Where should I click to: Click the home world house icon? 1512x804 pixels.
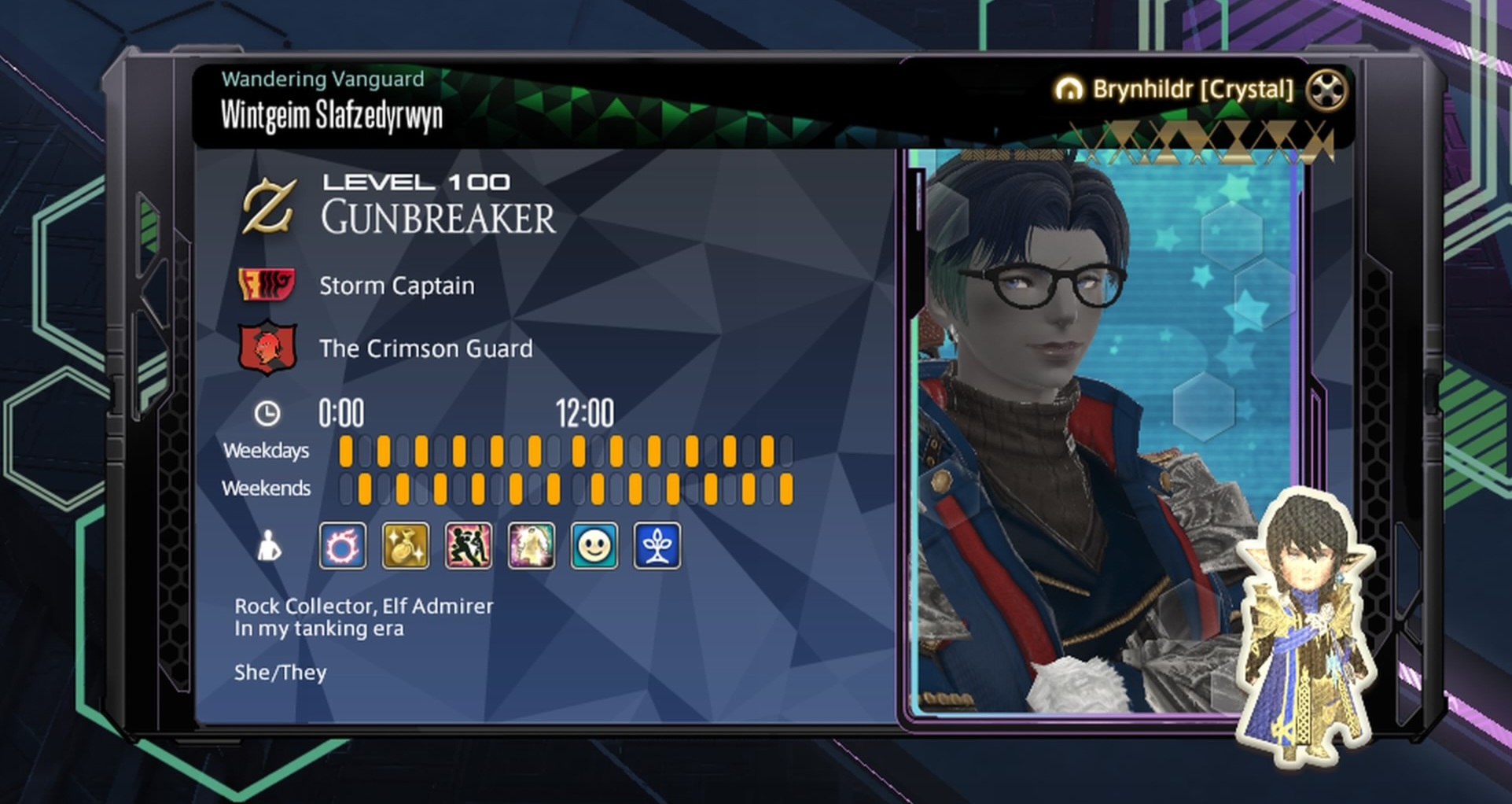pos(1069,90)
